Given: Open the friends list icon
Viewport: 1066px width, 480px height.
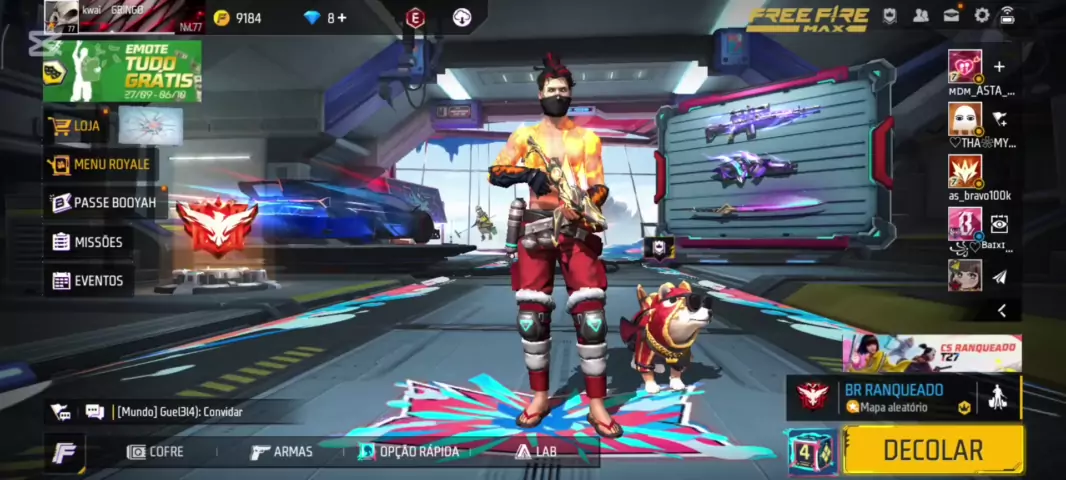Looking at the screenshot, I should (x=921, y=15).
